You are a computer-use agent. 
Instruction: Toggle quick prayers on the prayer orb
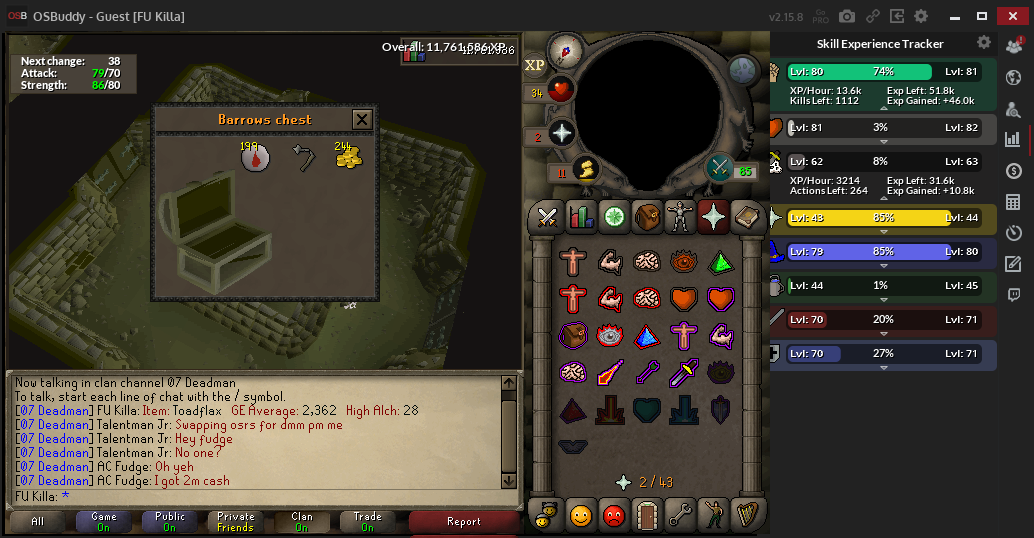tap(562, 133)
